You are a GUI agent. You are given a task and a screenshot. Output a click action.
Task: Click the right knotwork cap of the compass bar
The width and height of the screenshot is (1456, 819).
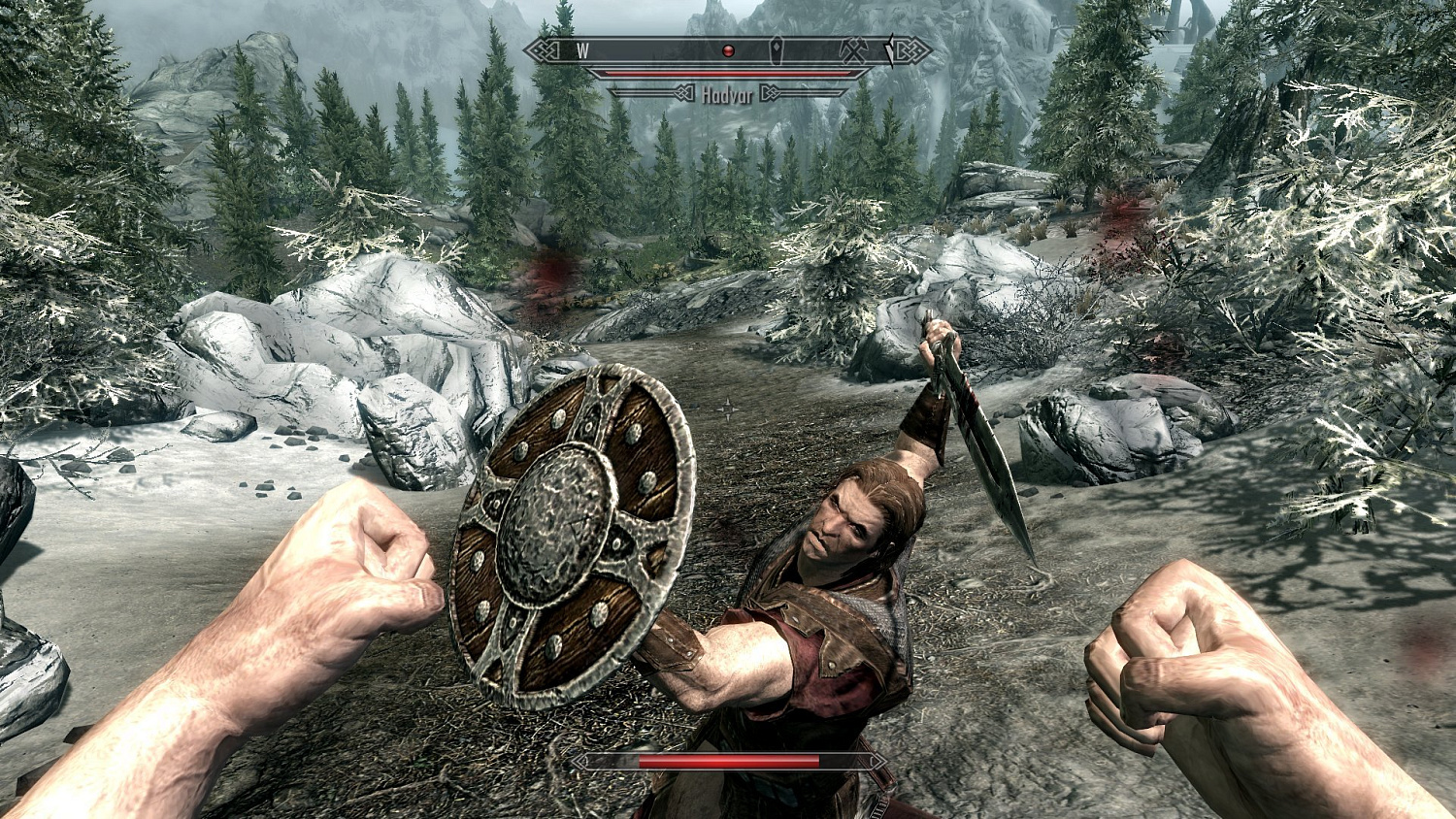coord(910,49)
